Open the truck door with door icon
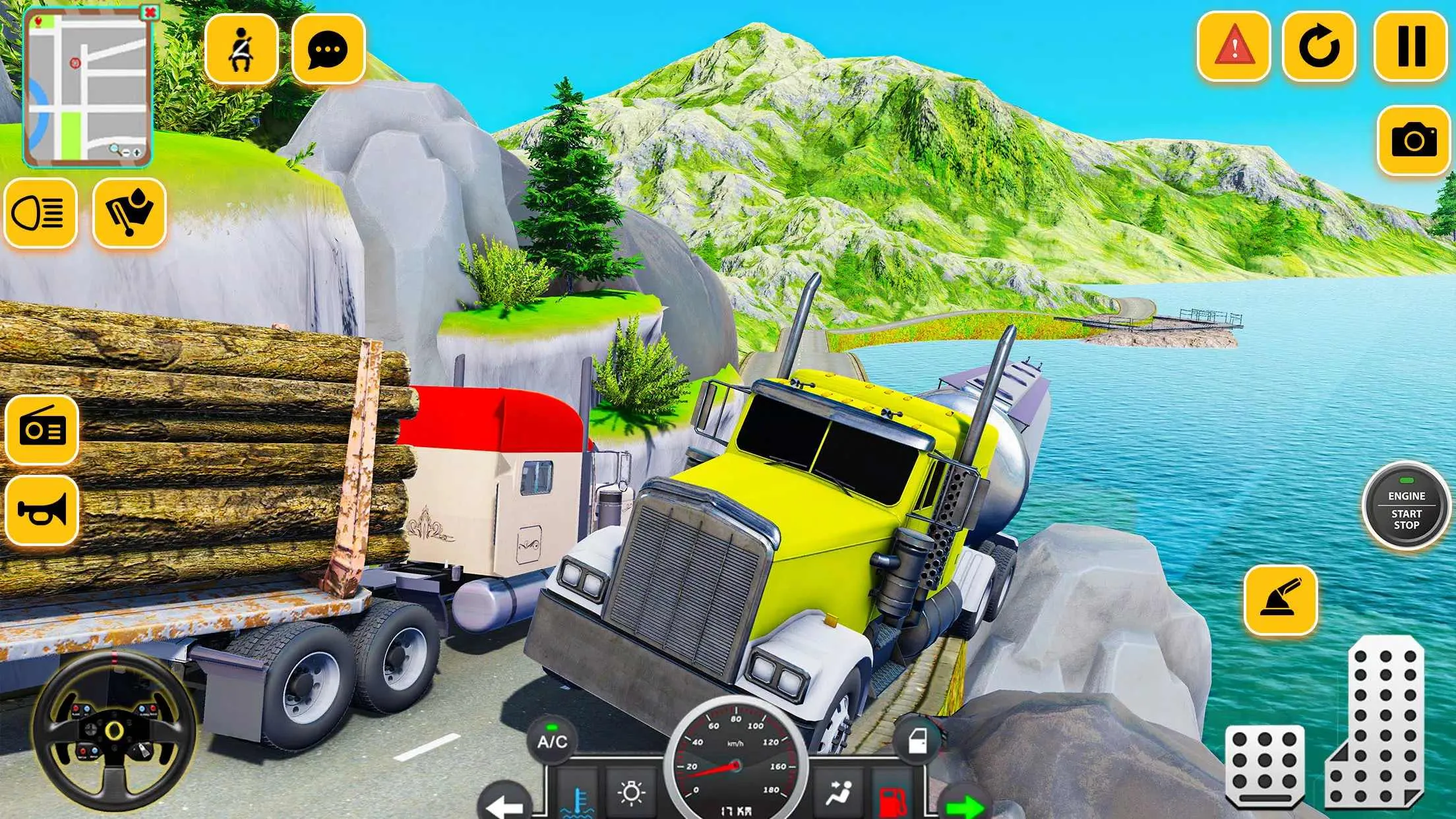Viewport: 1456px width, 819px height. (x=918, y=741)
